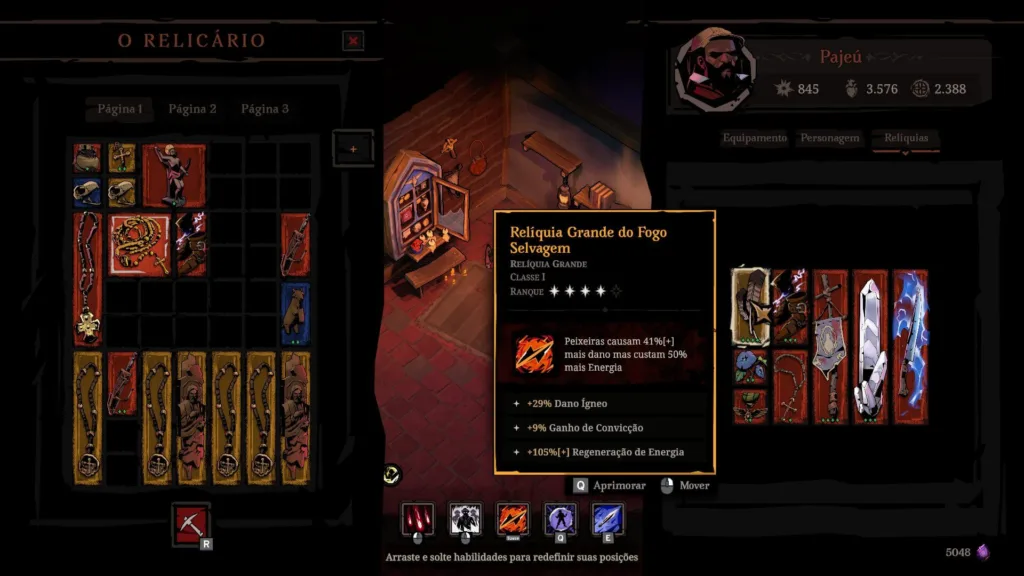Close the O Relicário panel
The height and width of the screenshot is (576, 1024).
(353, 40)
